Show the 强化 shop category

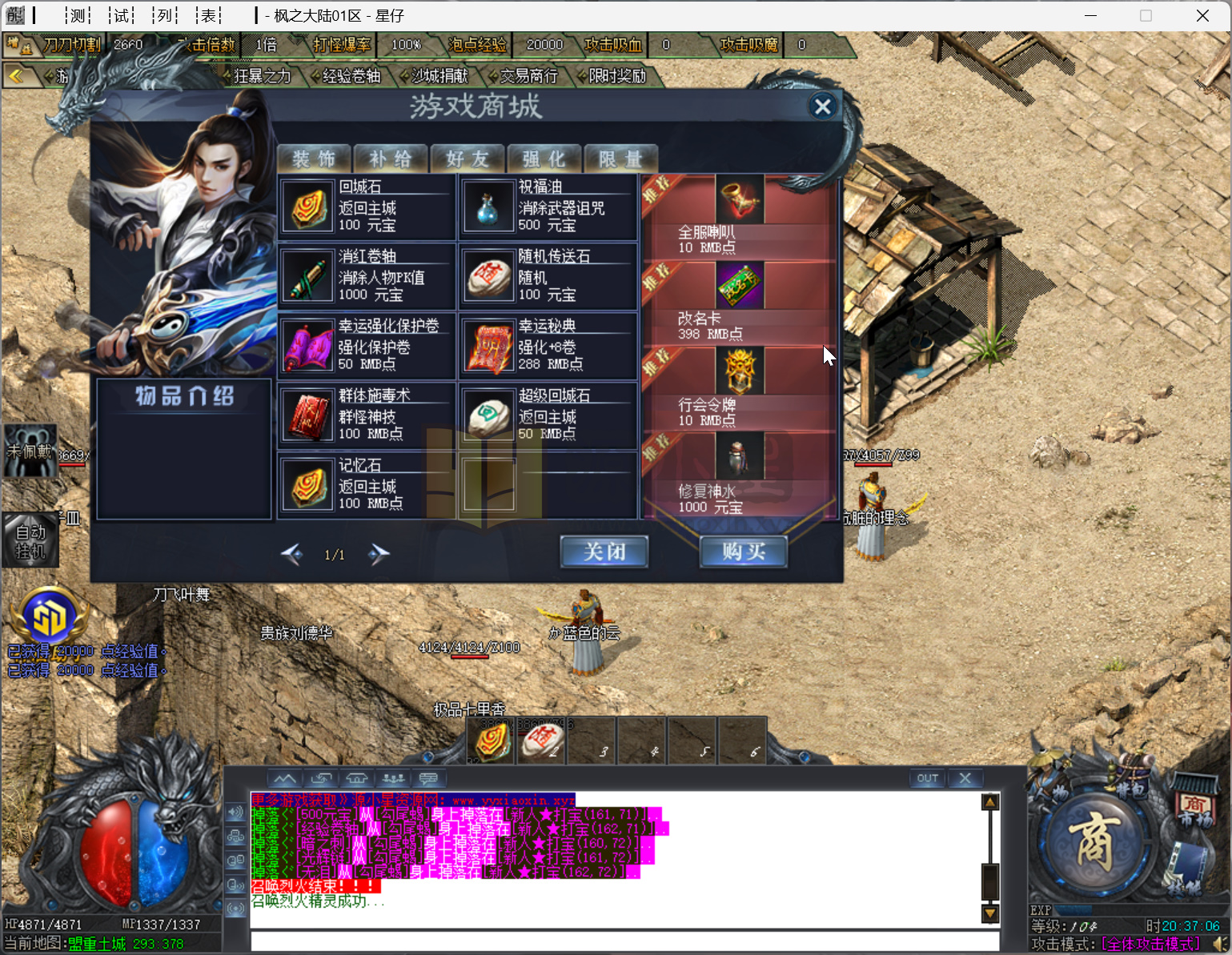pyautogui.click(x=544, y=159)
